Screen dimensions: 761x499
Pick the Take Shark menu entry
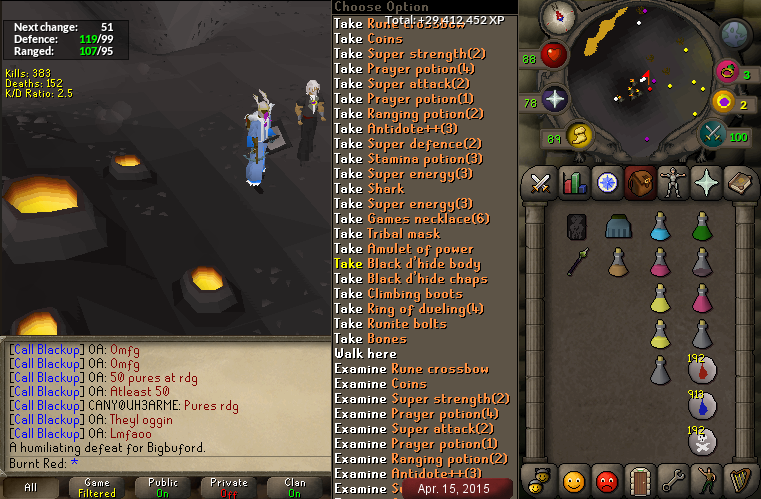click(x=369, y=189)
